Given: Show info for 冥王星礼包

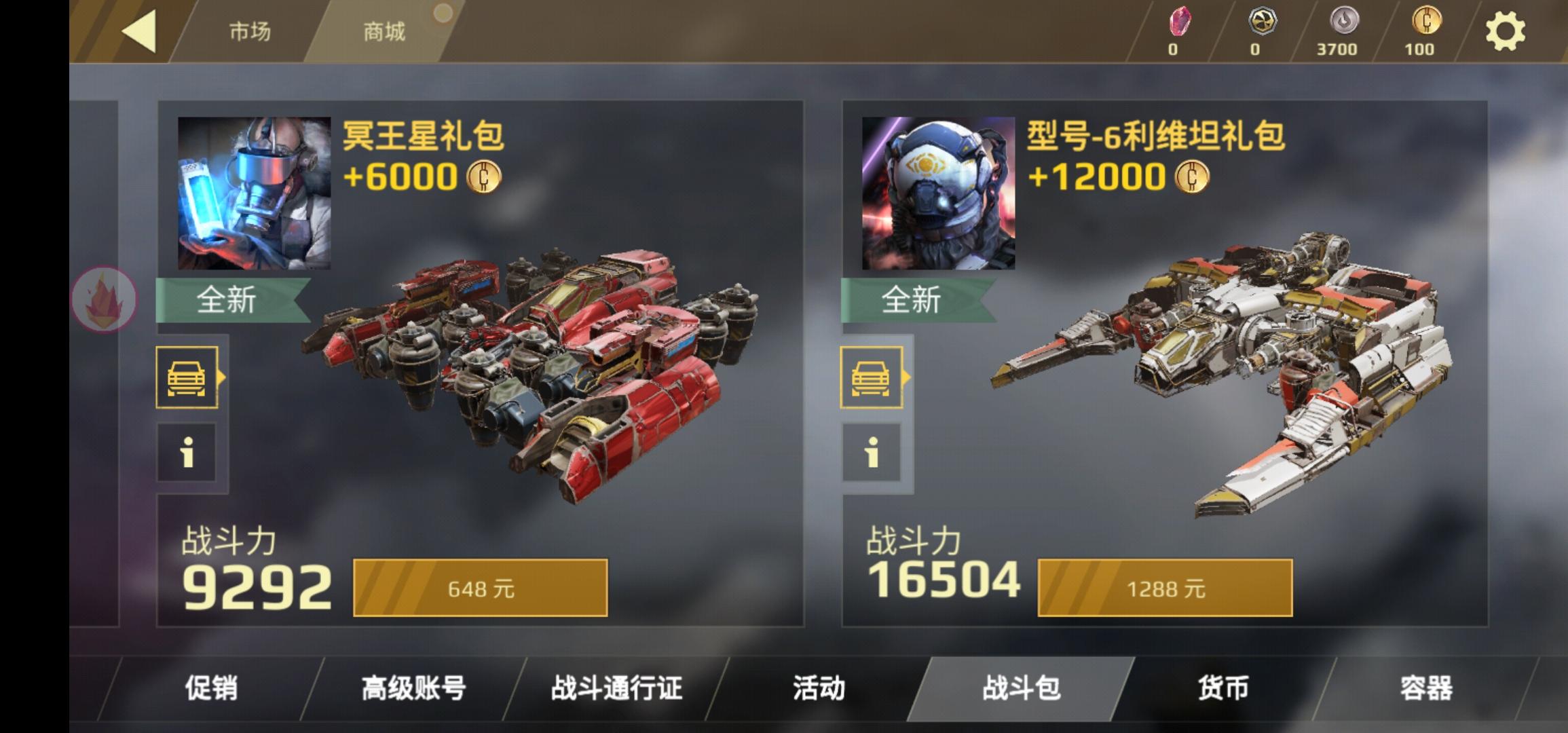Looking at the screenshot, I should tap(187, 452).
